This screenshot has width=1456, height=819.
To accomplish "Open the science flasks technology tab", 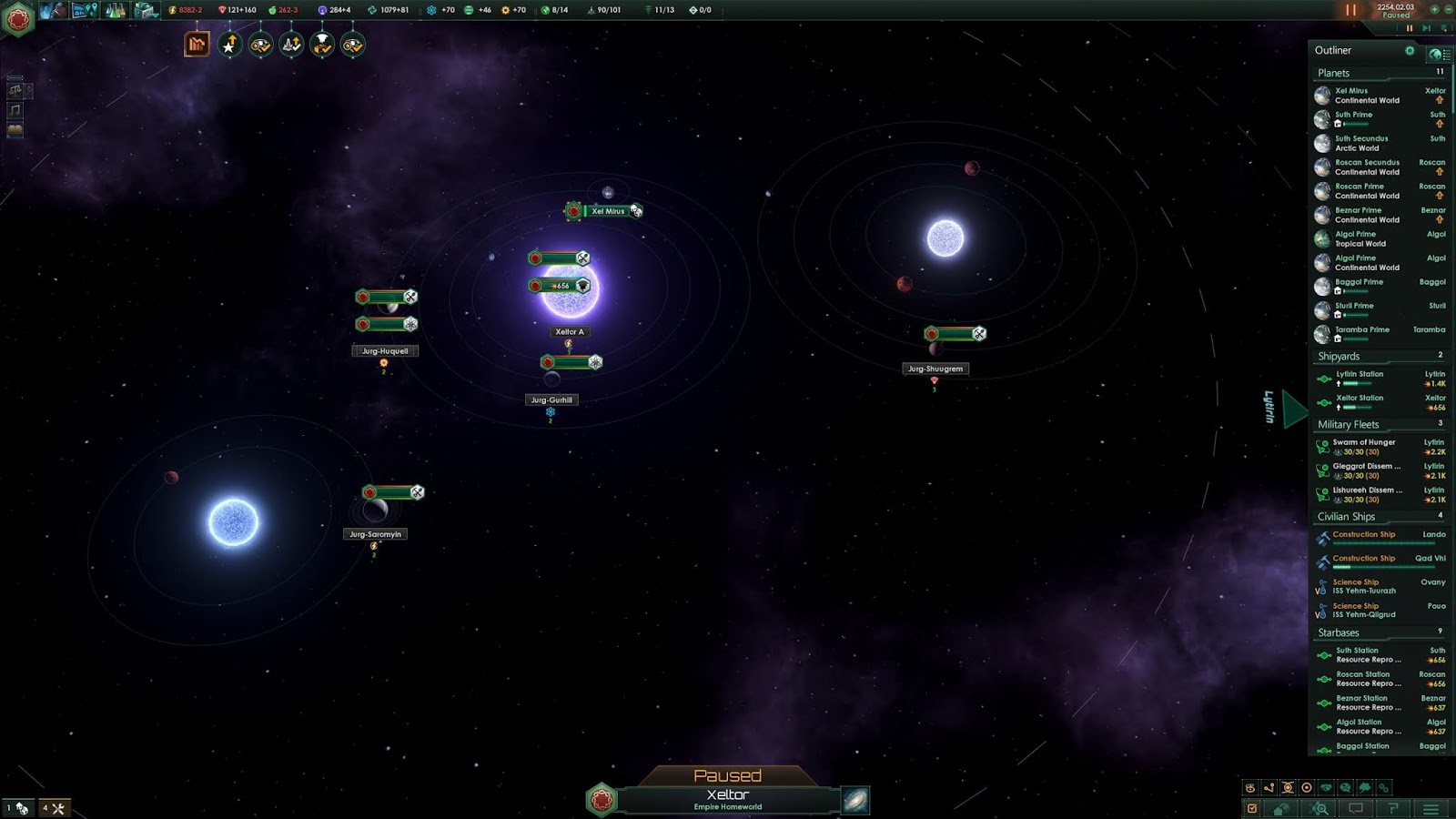I will pos(116,11).
